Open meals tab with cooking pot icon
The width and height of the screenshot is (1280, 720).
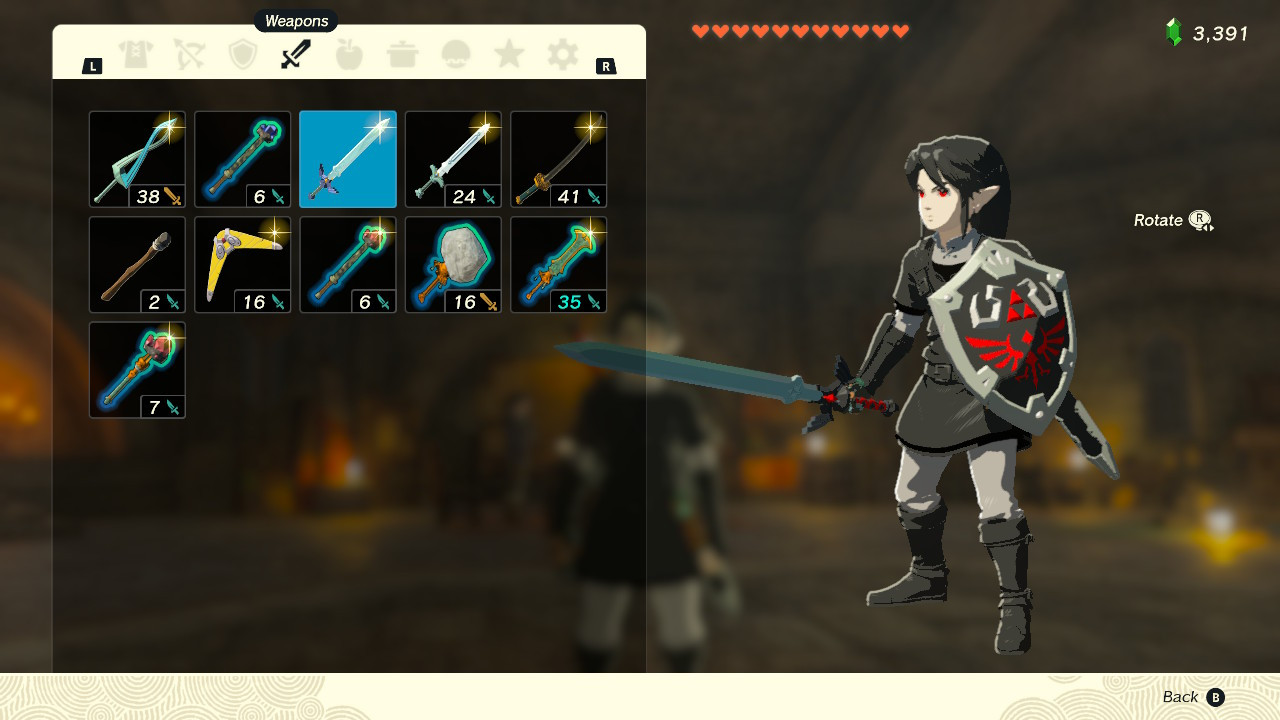(x=403, y=55)
